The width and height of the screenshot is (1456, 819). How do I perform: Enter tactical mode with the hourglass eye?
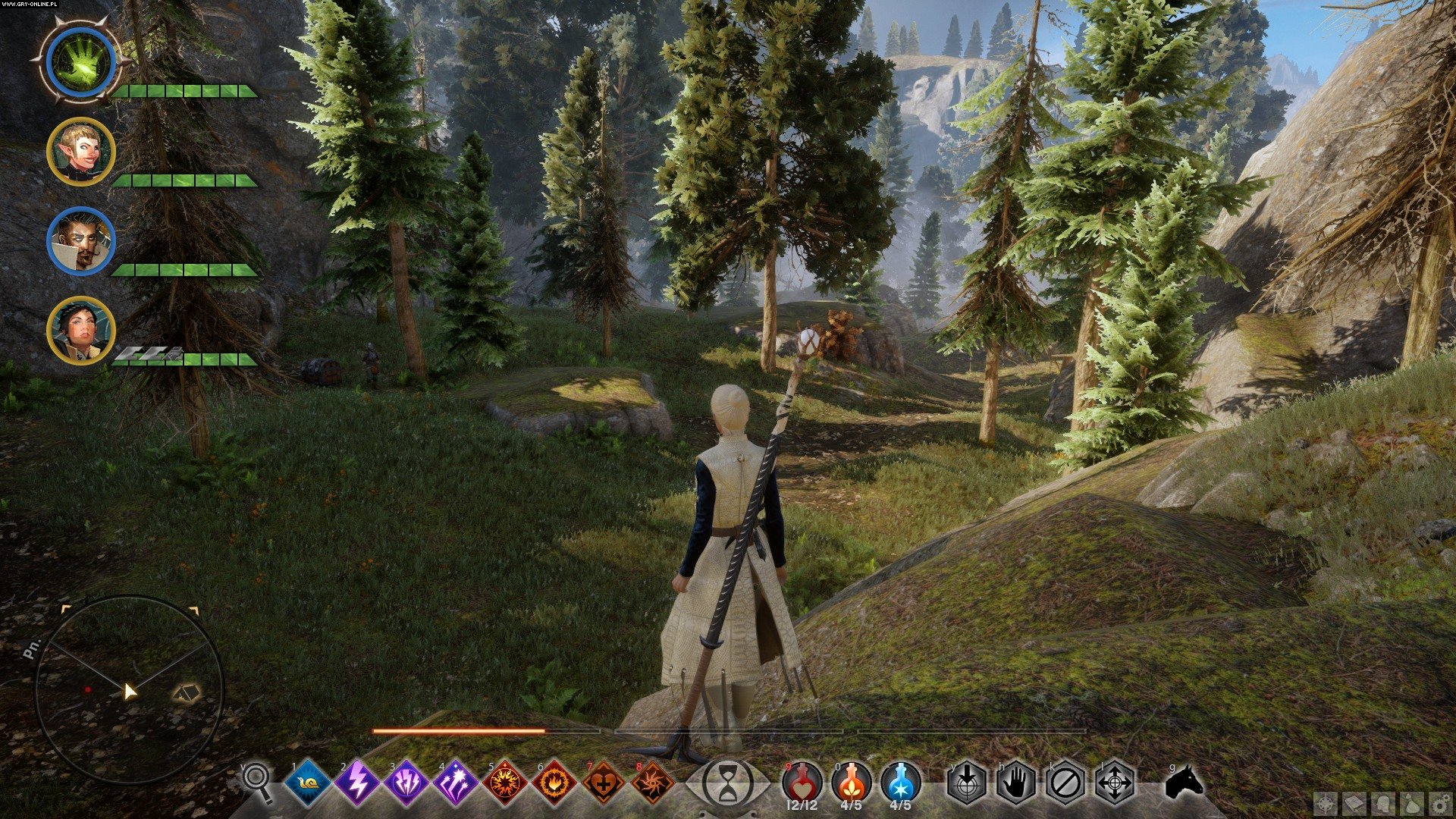(728, 782)
